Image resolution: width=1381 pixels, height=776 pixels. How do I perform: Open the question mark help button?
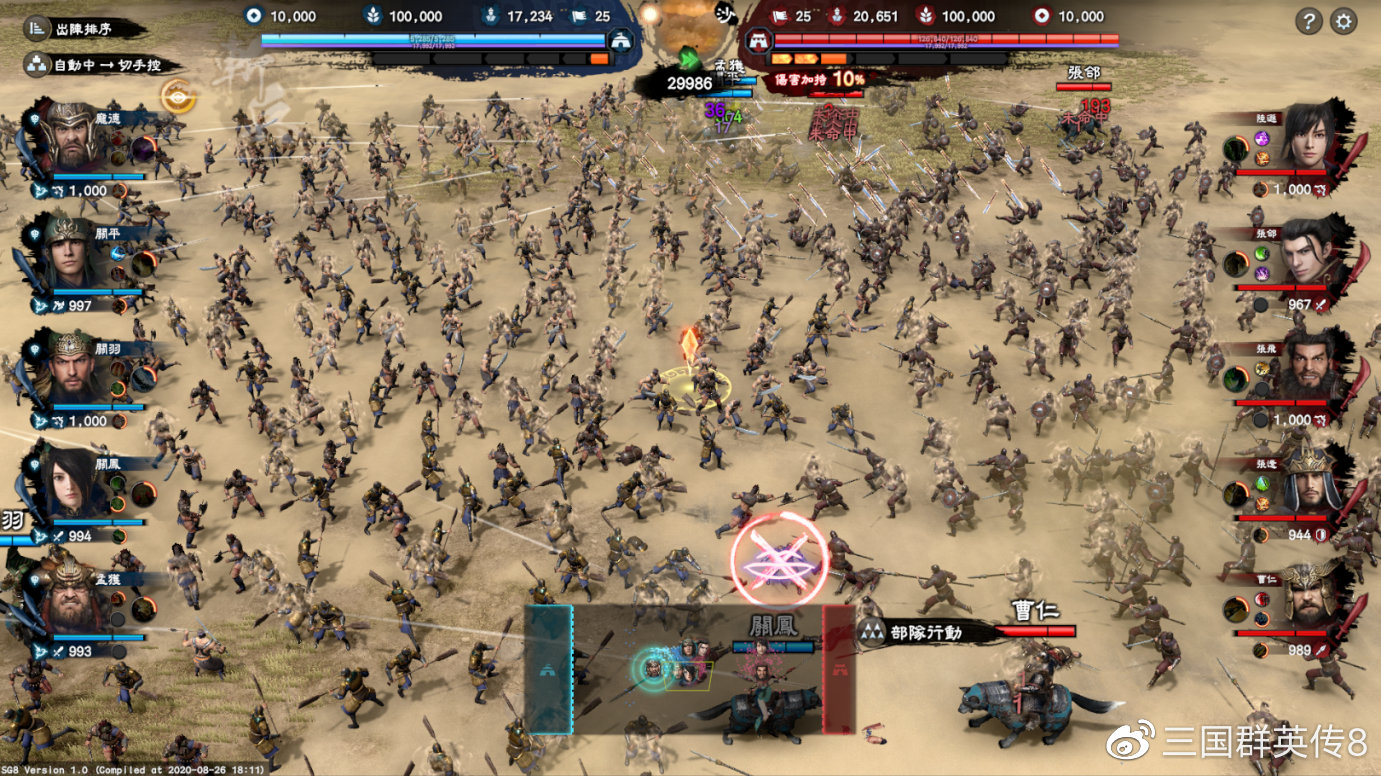pyautogui.click(x=1308, y=20)
